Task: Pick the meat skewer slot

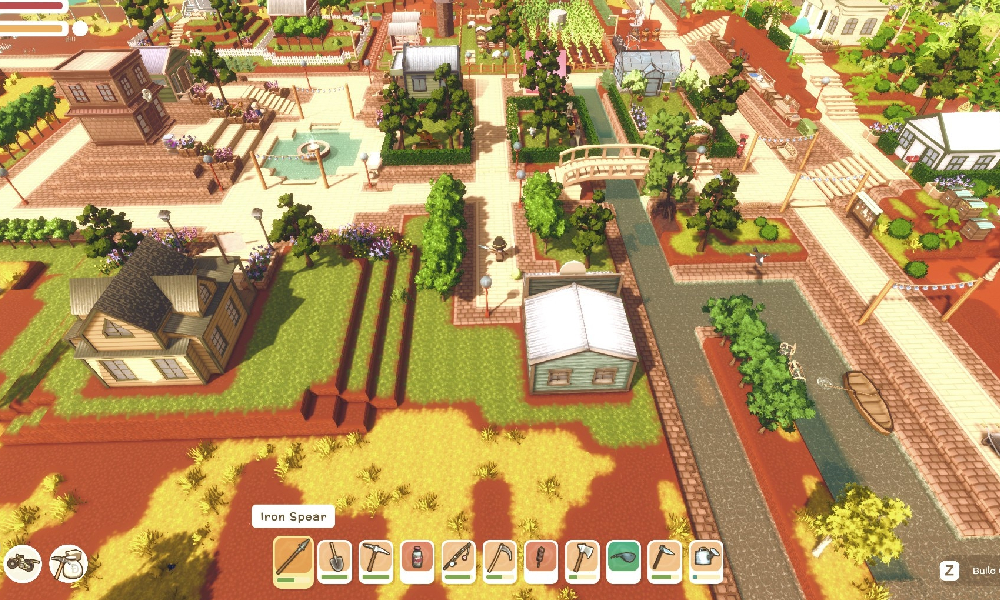Action: (x=540, y=560)
